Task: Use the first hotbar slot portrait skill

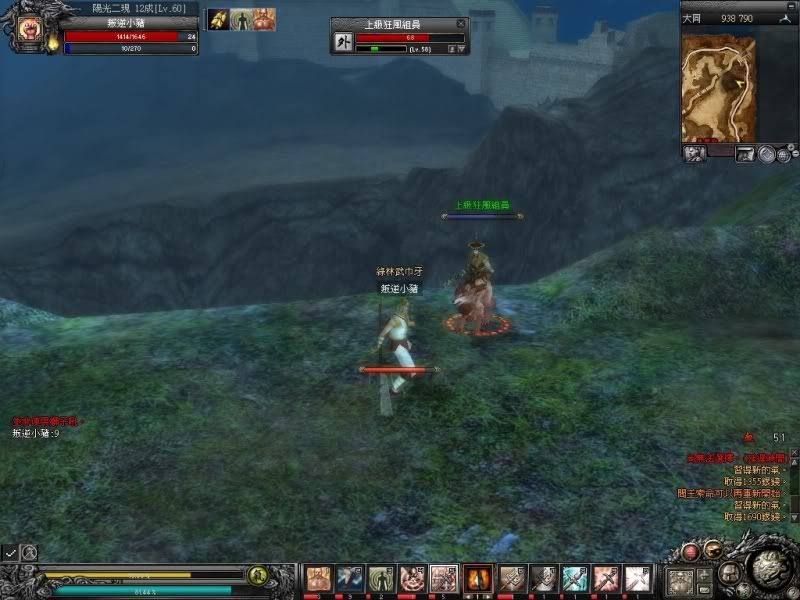Action: pos(318,578)
